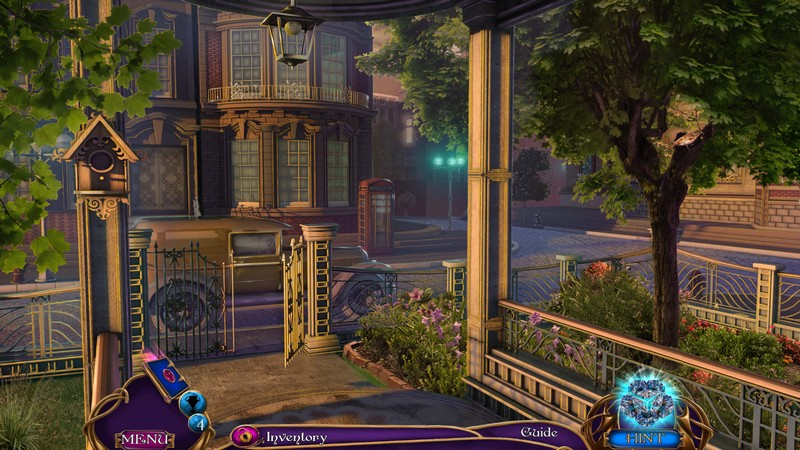800x450 pixels.
Task: Open the blue journal book
Action: [x=167, y=378]
